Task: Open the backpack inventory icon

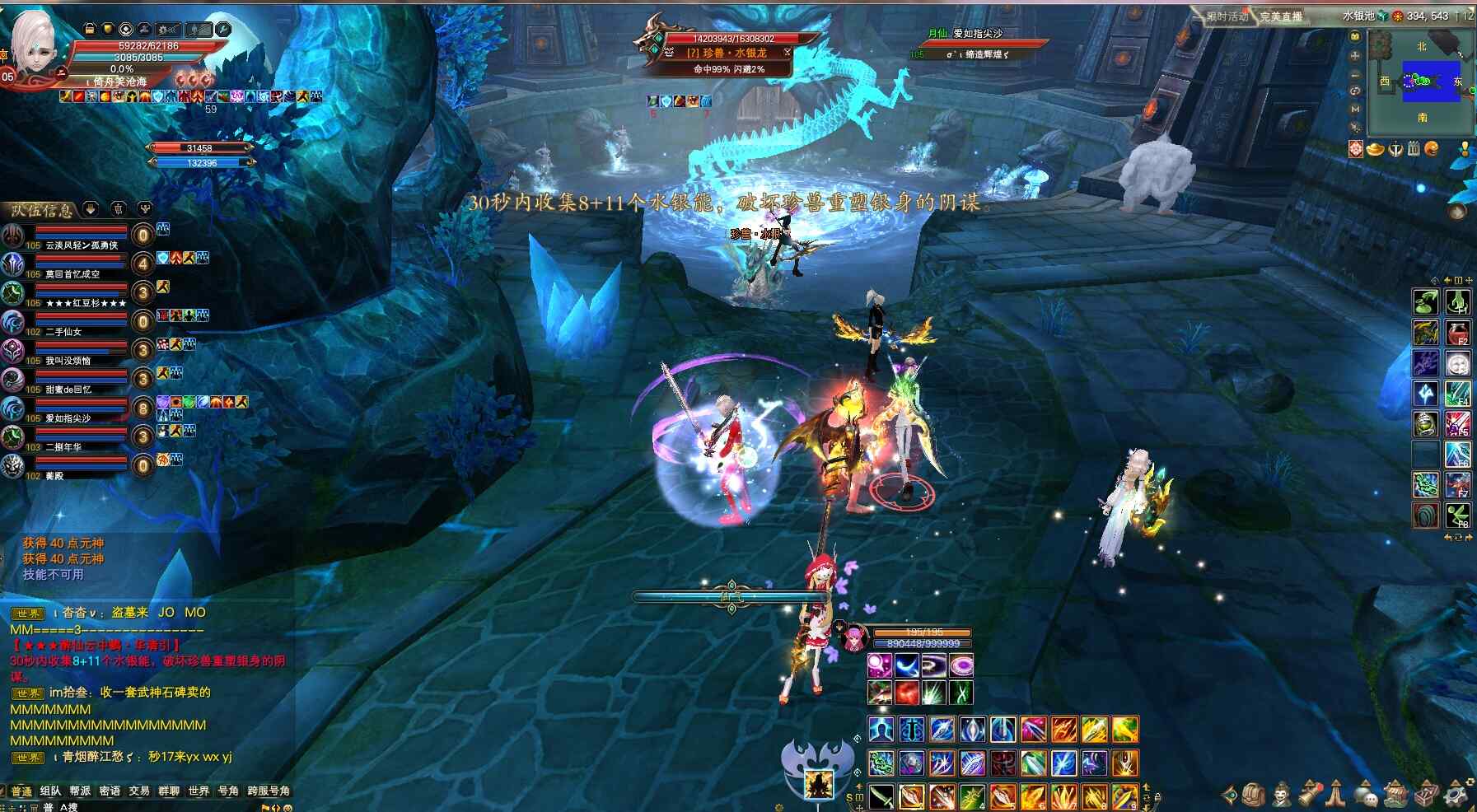Action: [1254, 795]
